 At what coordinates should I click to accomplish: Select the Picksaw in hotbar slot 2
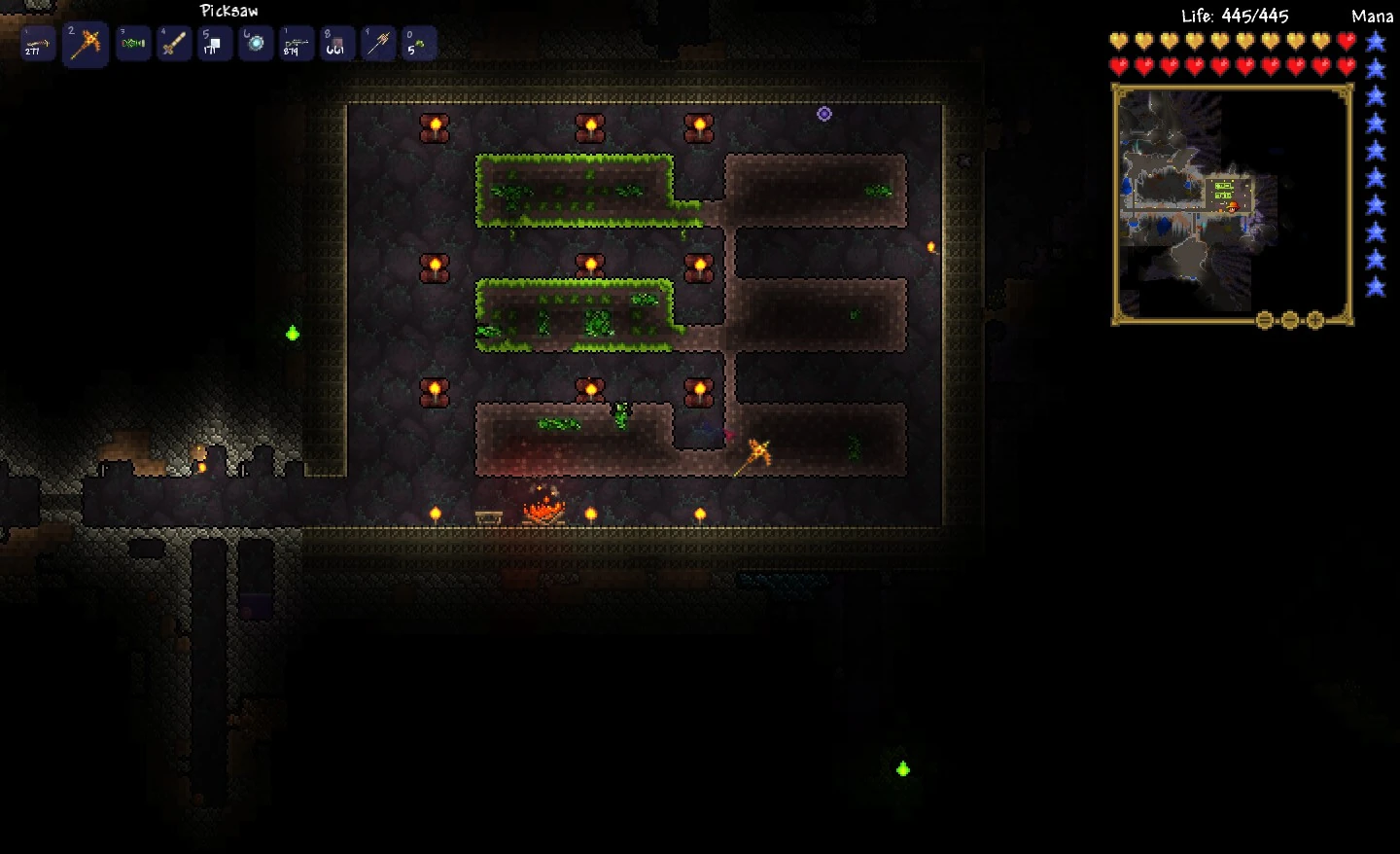click(x=85, y=44)
